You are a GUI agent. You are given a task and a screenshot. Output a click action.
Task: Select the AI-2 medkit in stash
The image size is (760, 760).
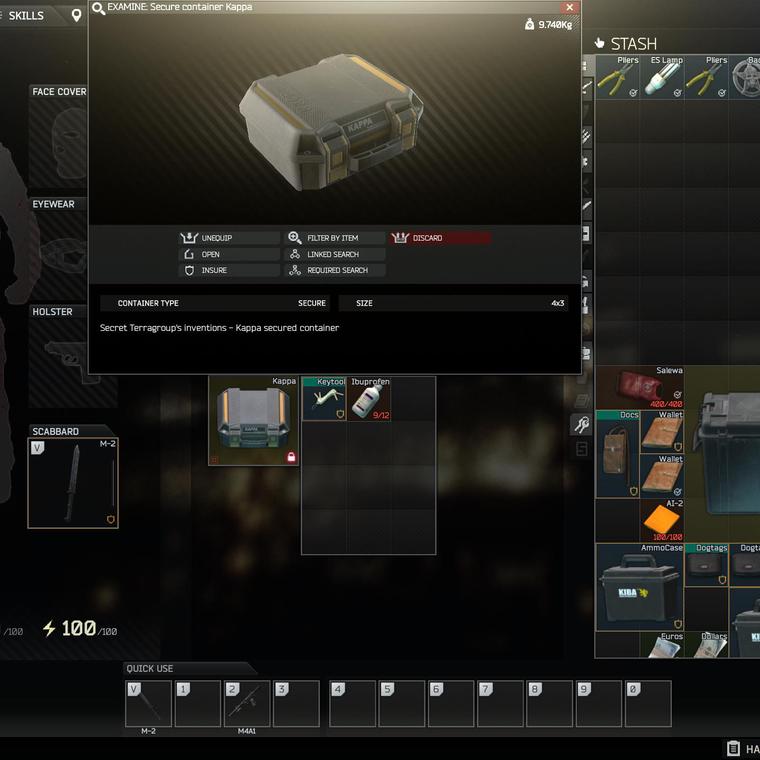(x=662, y=521)
